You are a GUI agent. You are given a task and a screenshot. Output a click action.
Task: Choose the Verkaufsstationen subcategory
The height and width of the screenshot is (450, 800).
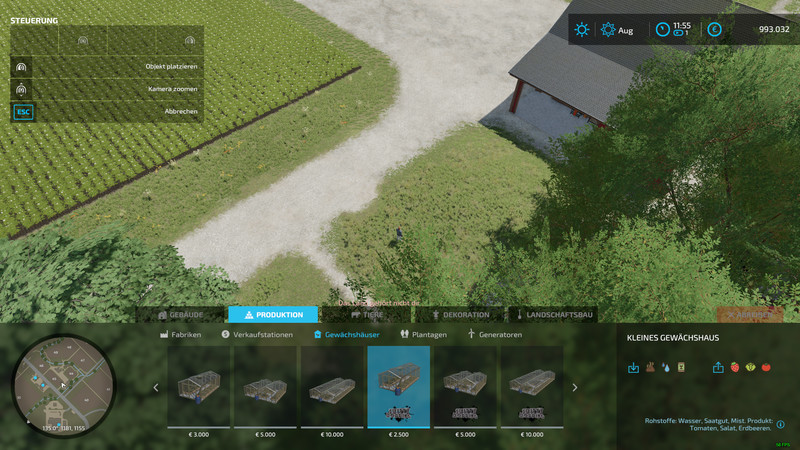259,335
